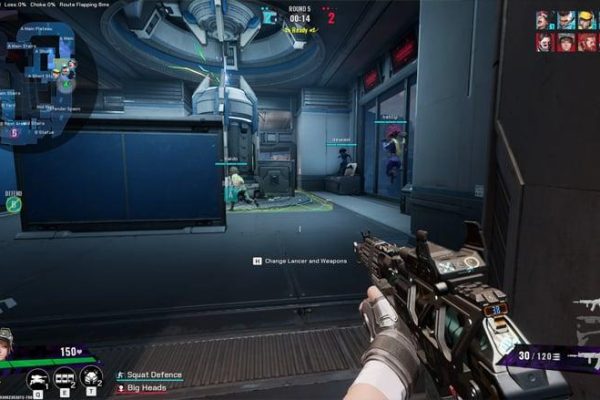Viewport: 600px width, 400px height.
Task: Use the T ability icon
Action: [x=91, y=377]
